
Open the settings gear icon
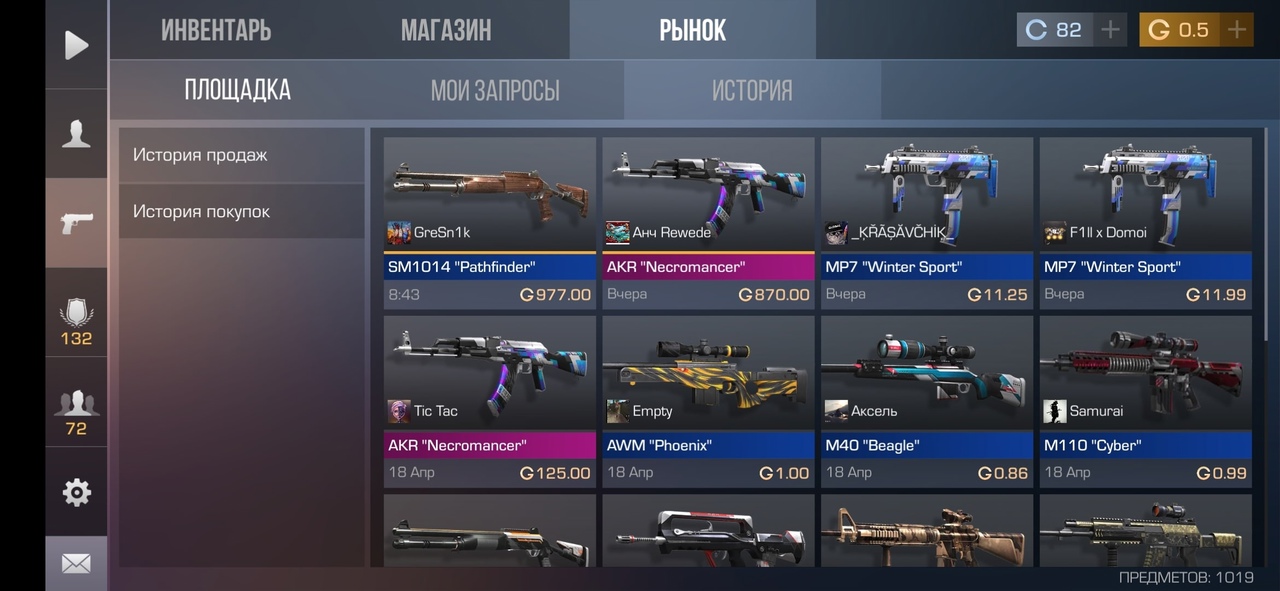pos(76,492)
